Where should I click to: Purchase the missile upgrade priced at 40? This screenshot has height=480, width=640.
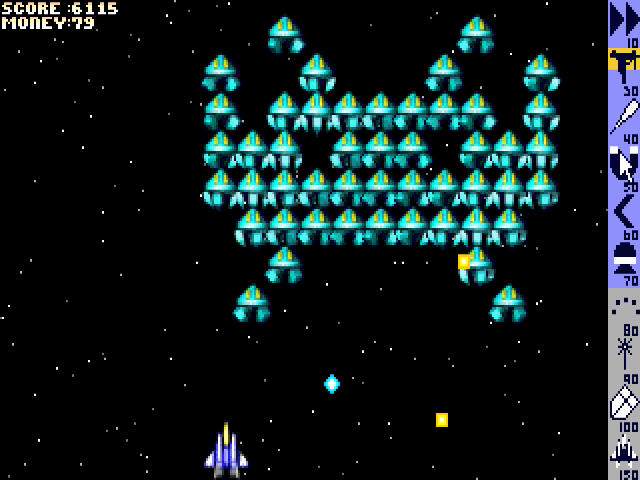point(623,116)
